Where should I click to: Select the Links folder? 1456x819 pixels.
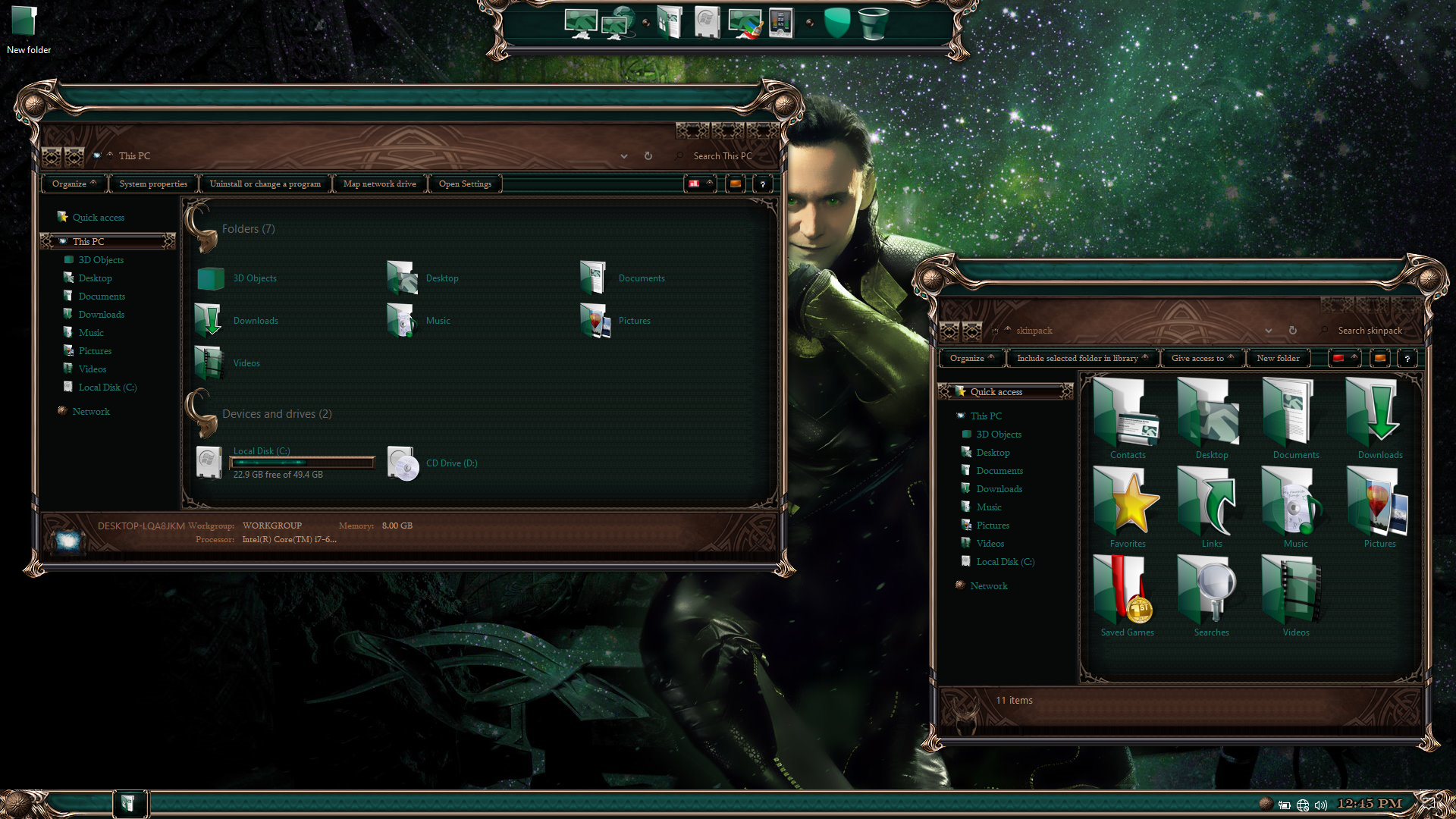pyautogui.click(x=1211, y=508)
